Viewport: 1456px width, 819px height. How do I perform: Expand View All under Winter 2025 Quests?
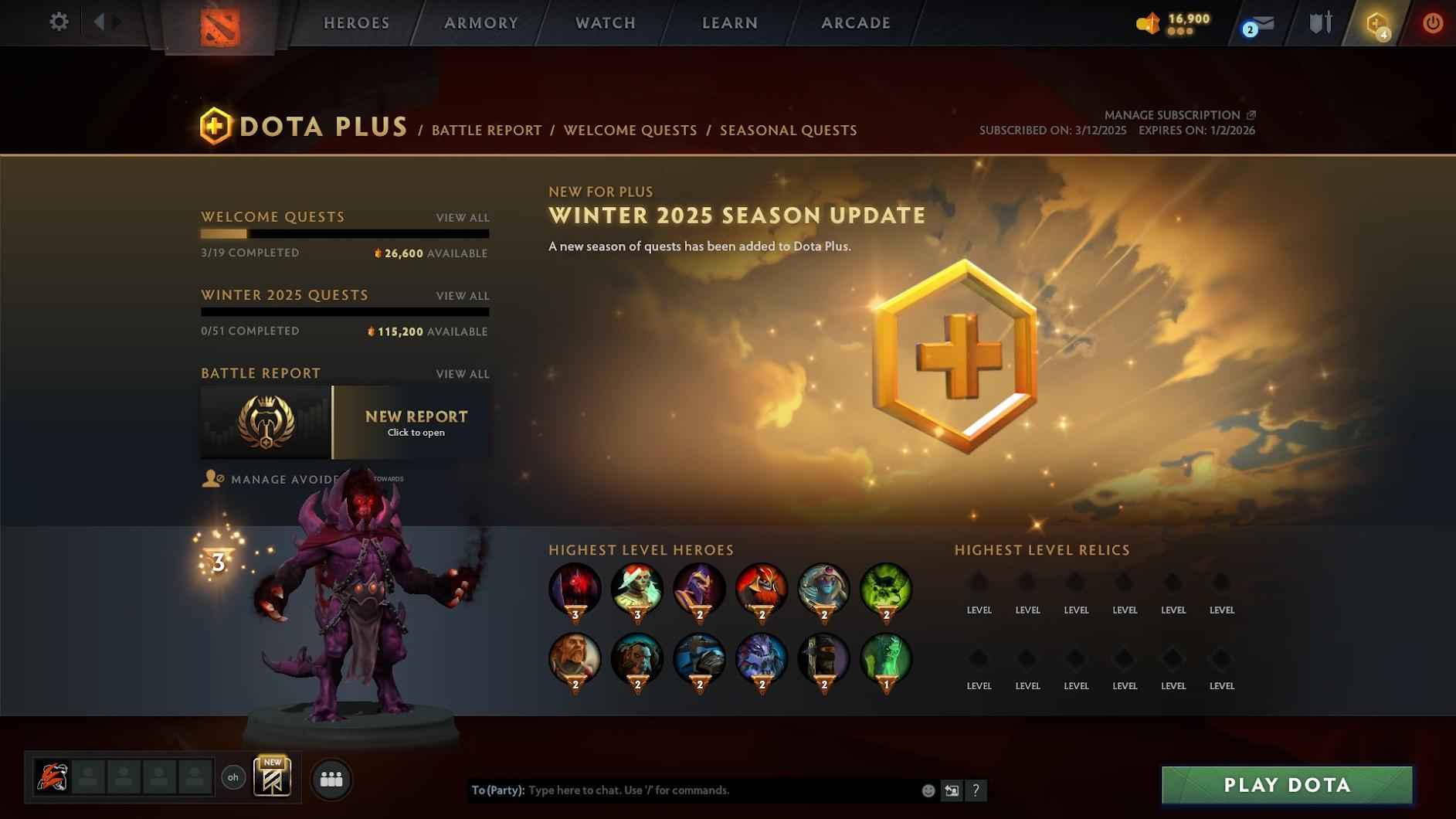[x=463, y=296]
